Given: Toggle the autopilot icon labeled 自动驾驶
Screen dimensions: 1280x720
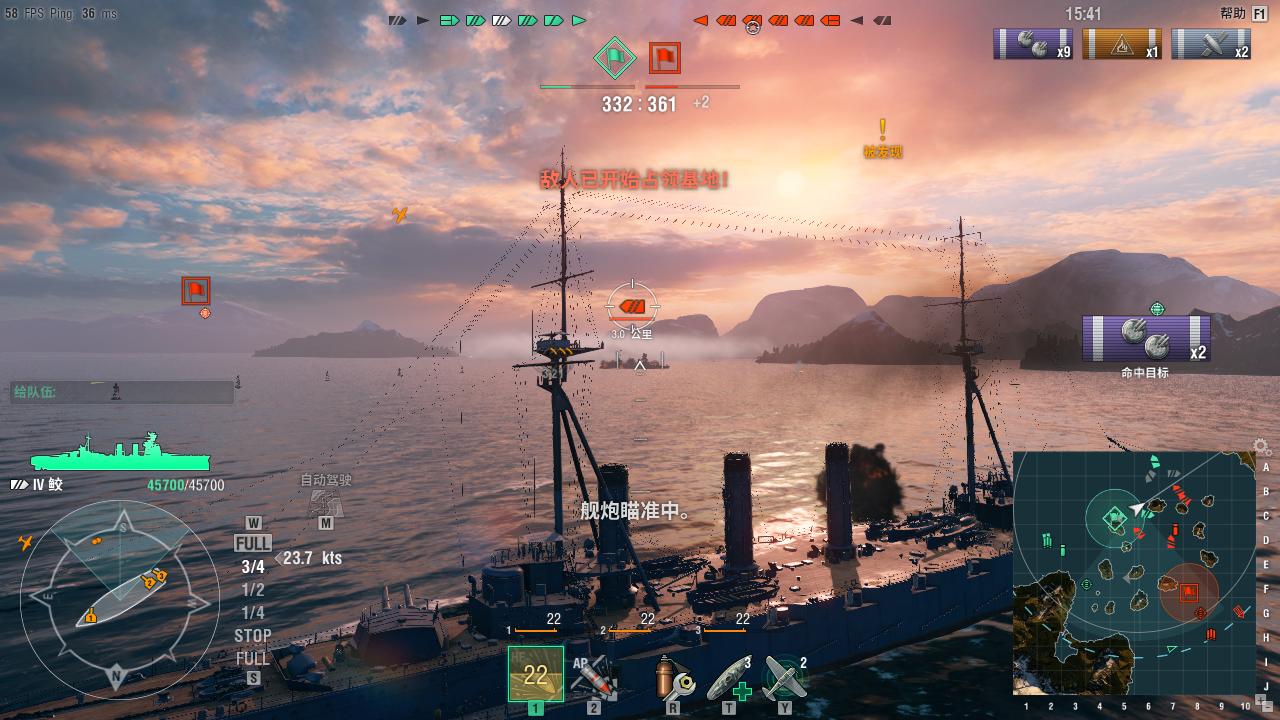Looking at the screenshot, I should tap(326, 501).
